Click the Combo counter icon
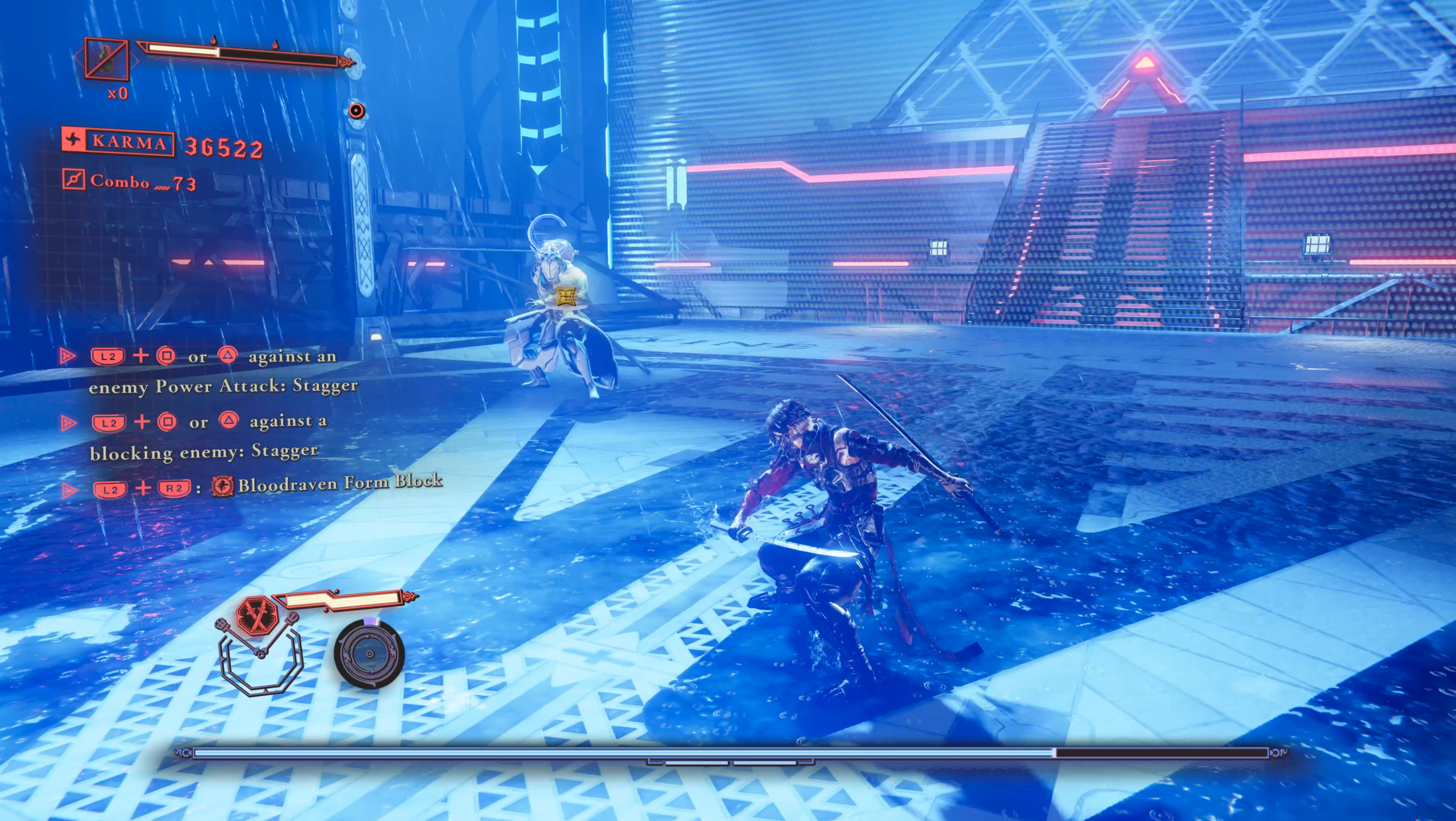The height and width of the screenshot is (821, 1456). tap(74, 180)
